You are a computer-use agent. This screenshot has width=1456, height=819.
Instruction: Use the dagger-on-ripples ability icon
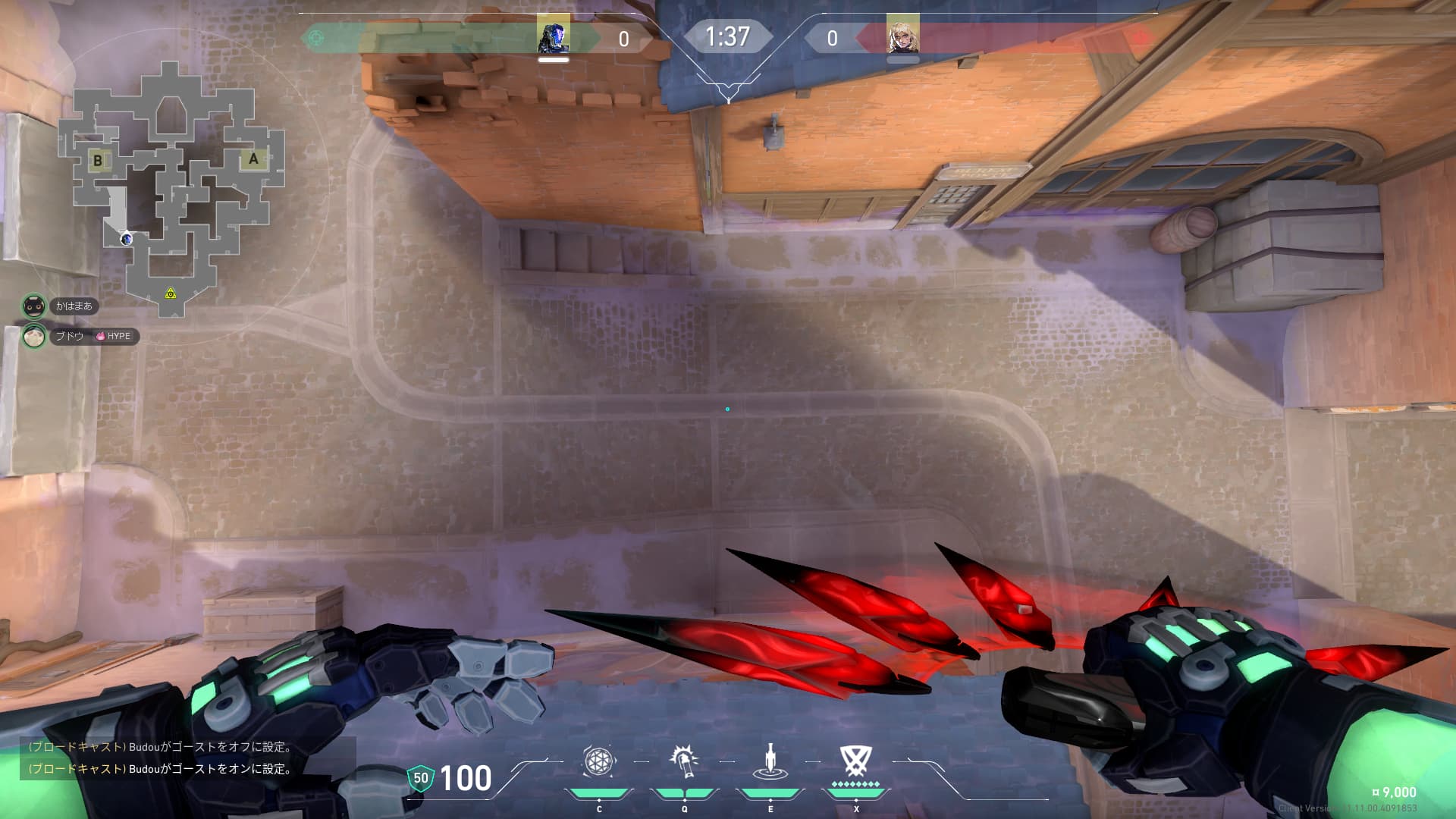point(770,761)
